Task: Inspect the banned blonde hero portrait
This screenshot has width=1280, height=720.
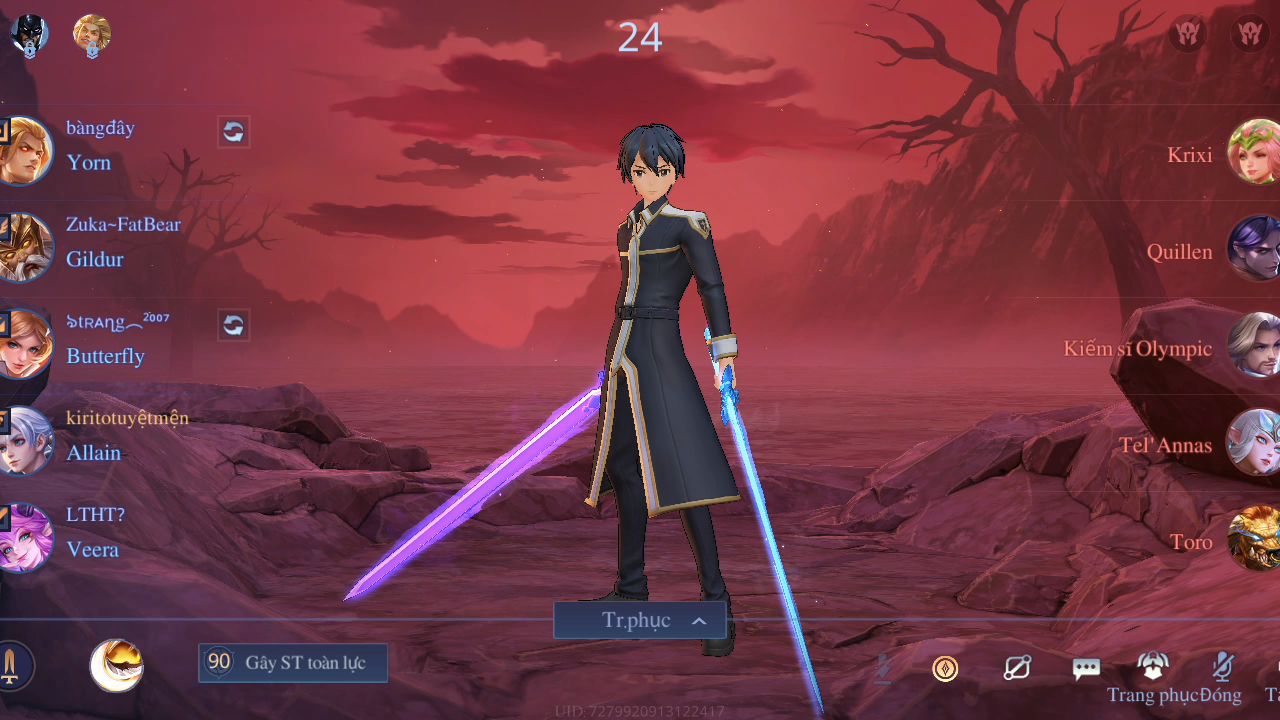Action: click(x=92, y=34)
